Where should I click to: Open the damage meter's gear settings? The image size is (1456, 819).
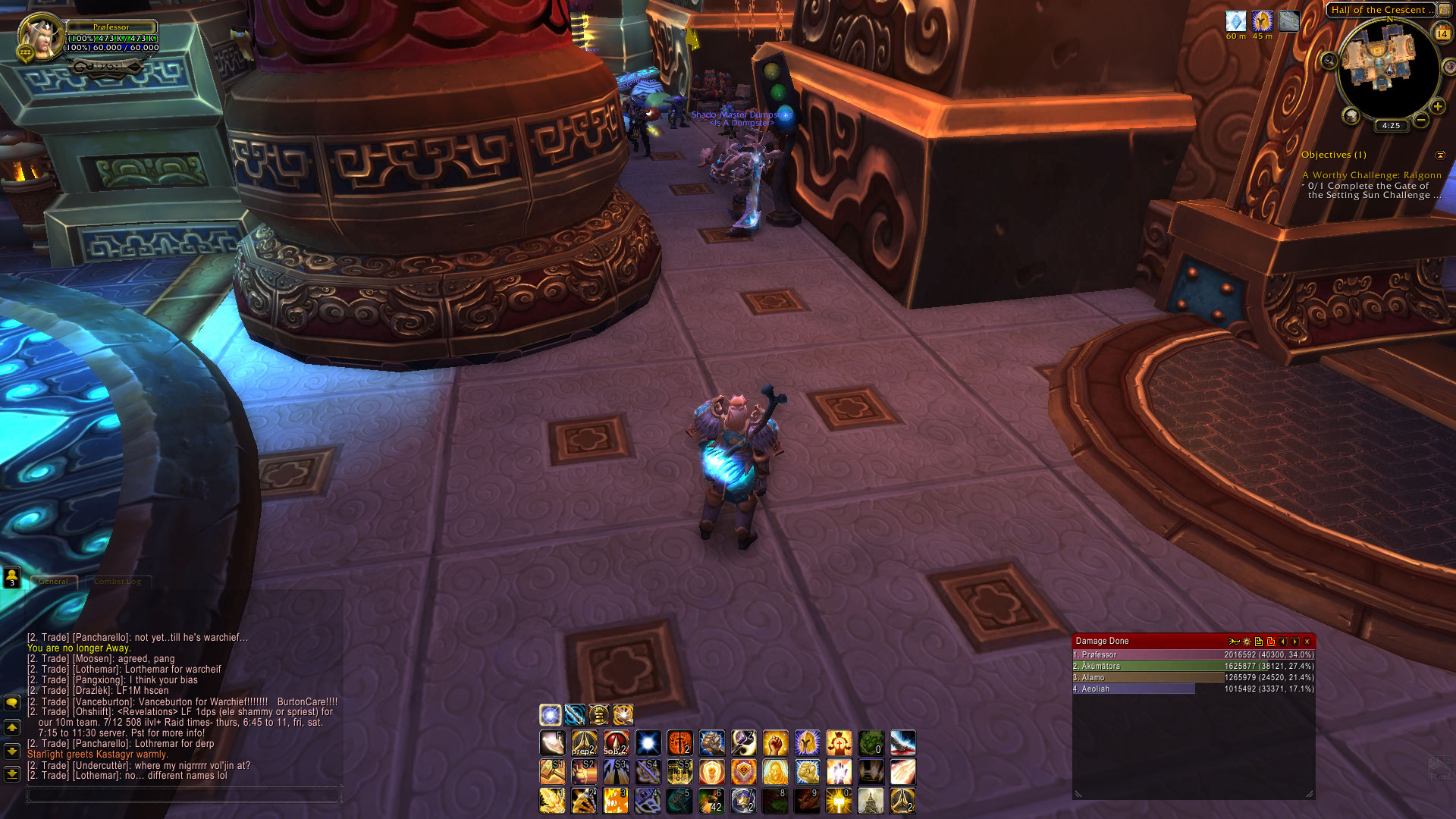pos(1247,642)
